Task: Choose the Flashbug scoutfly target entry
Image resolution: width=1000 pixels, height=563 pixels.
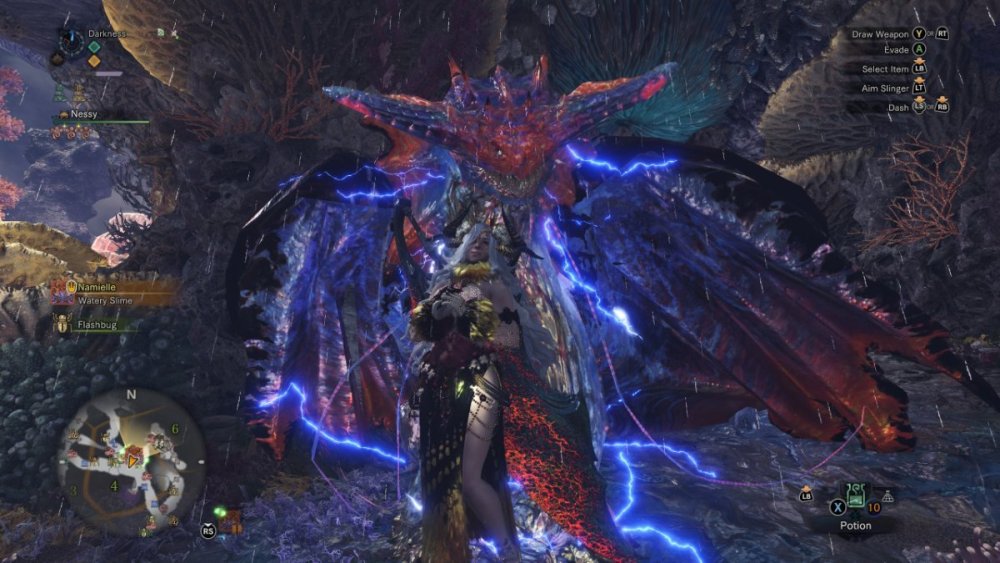Action: click(95, 324)
